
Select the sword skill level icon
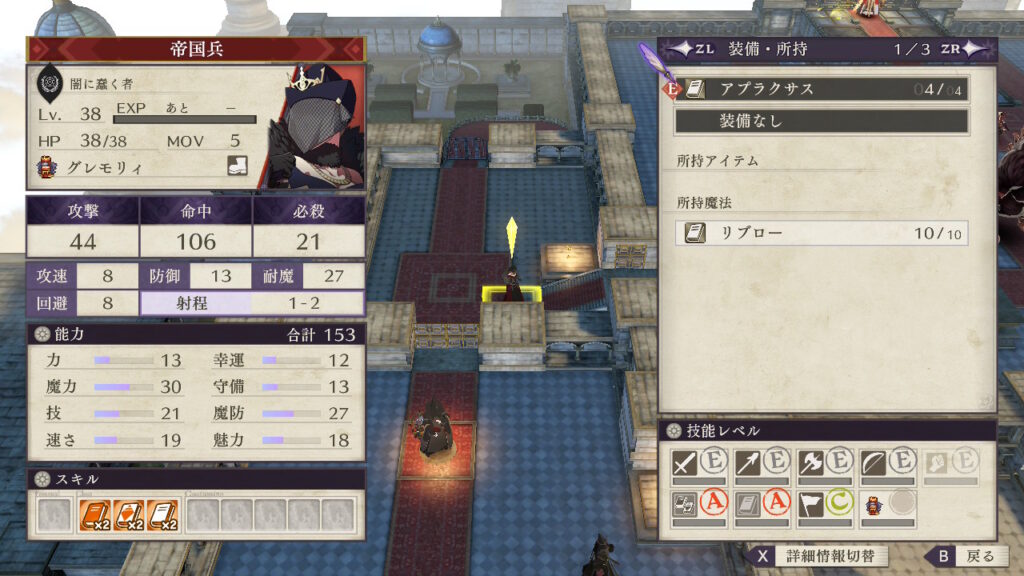[685, 463]
